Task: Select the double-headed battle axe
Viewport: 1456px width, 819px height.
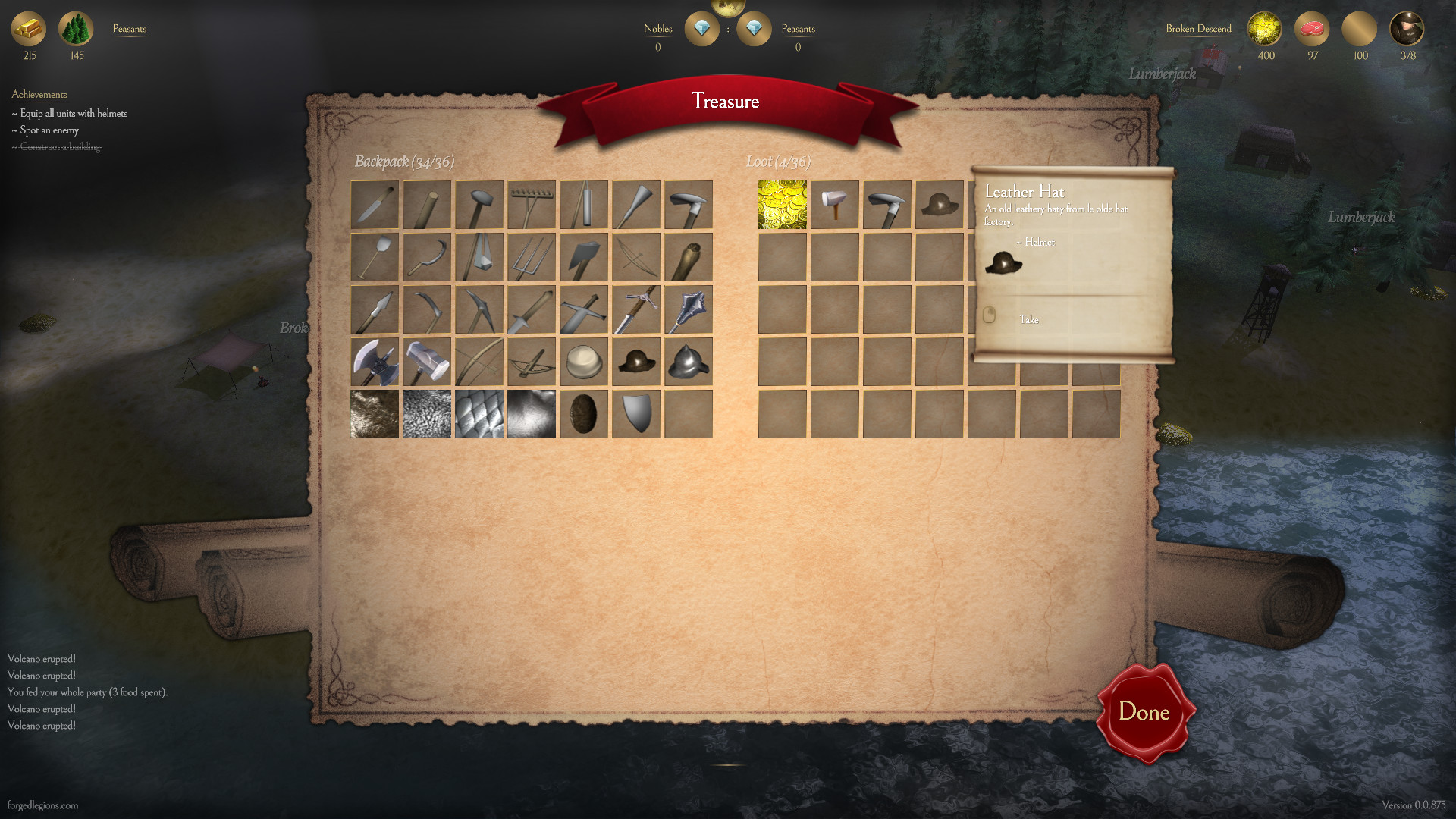Action: point(374,362)
